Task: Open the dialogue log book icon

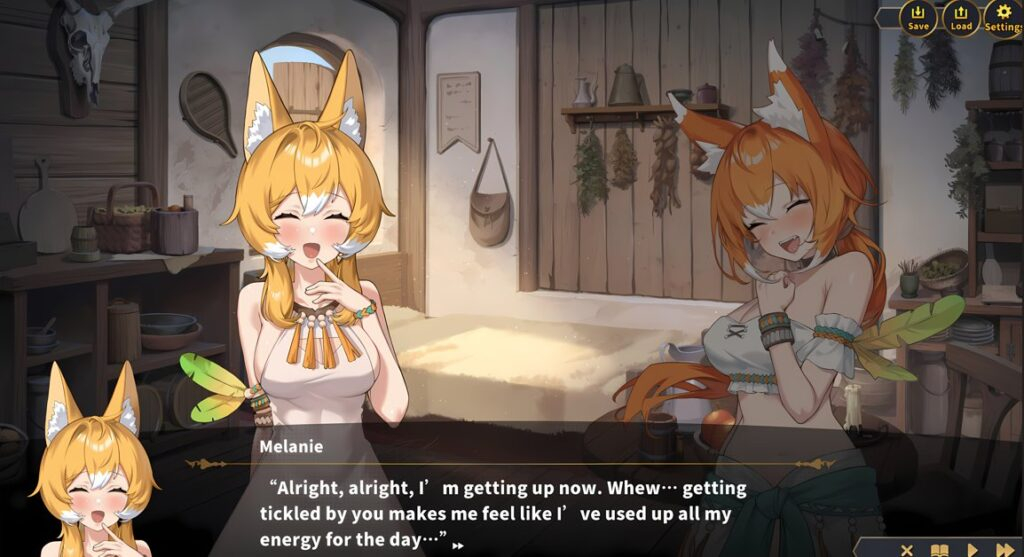Action: [x=939, y=549]
